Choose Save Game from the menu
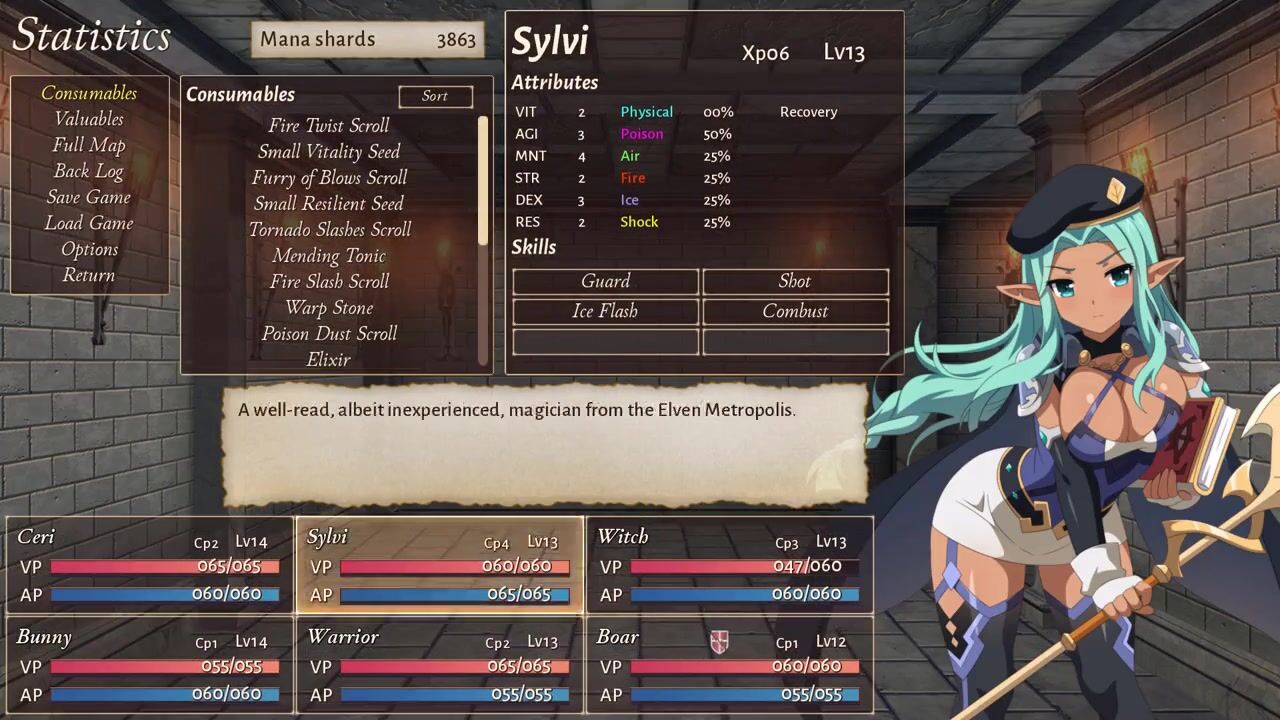This screenshot has height=720, width=1280. 89,197
